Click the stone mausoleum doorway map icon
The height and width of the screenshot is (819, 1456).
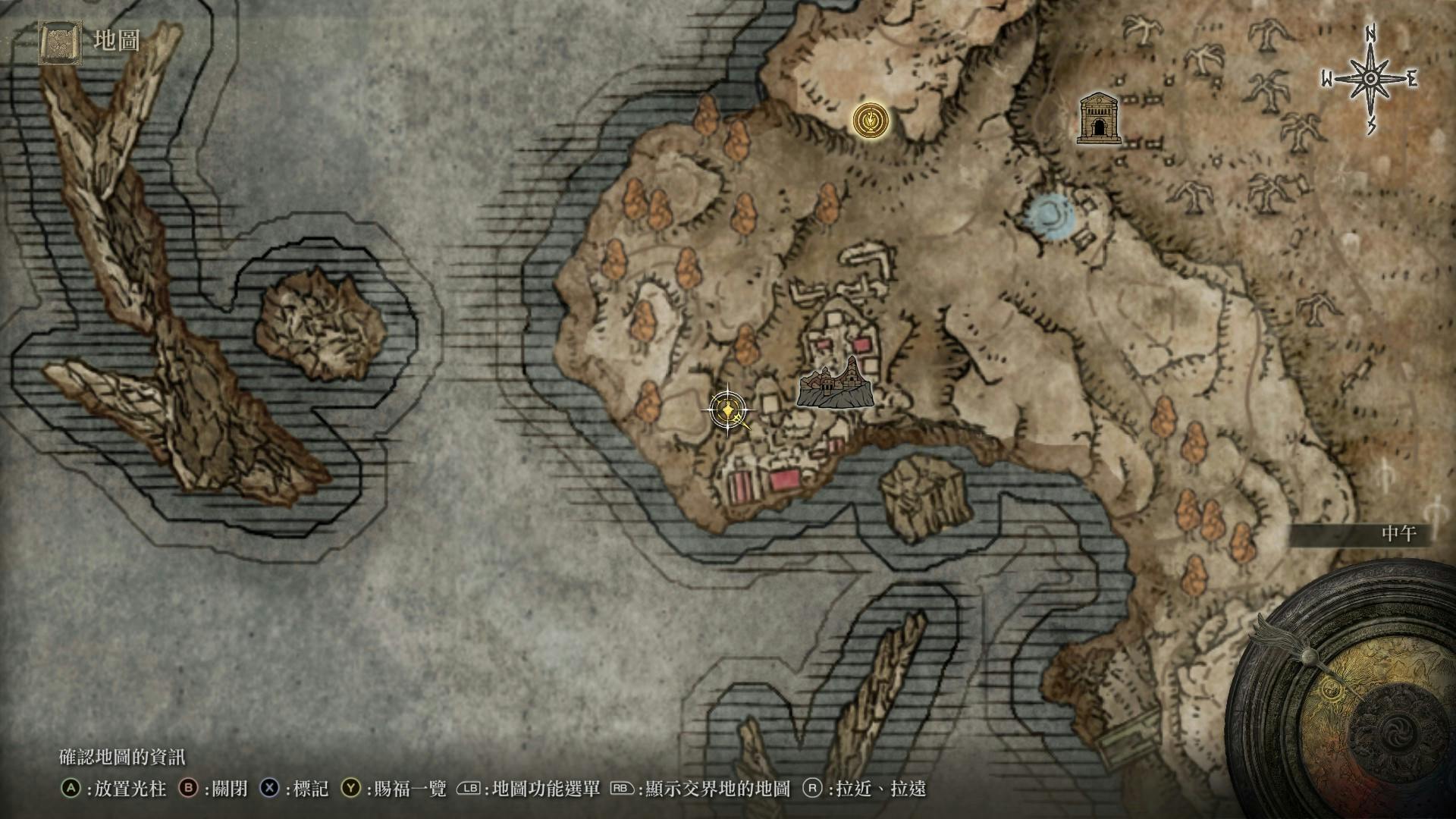click(1099, 118)
